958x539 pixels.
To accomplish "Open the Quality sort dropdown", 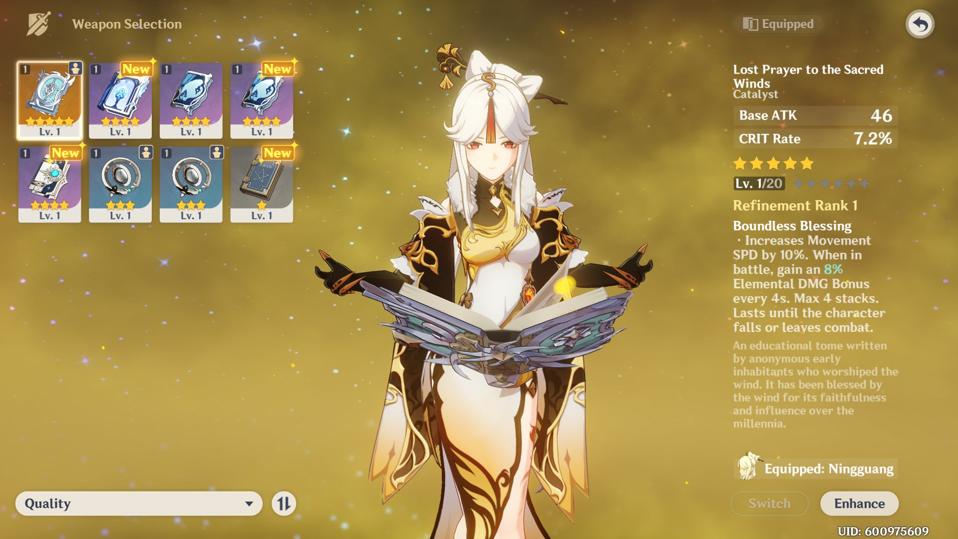I will [138, 503].
